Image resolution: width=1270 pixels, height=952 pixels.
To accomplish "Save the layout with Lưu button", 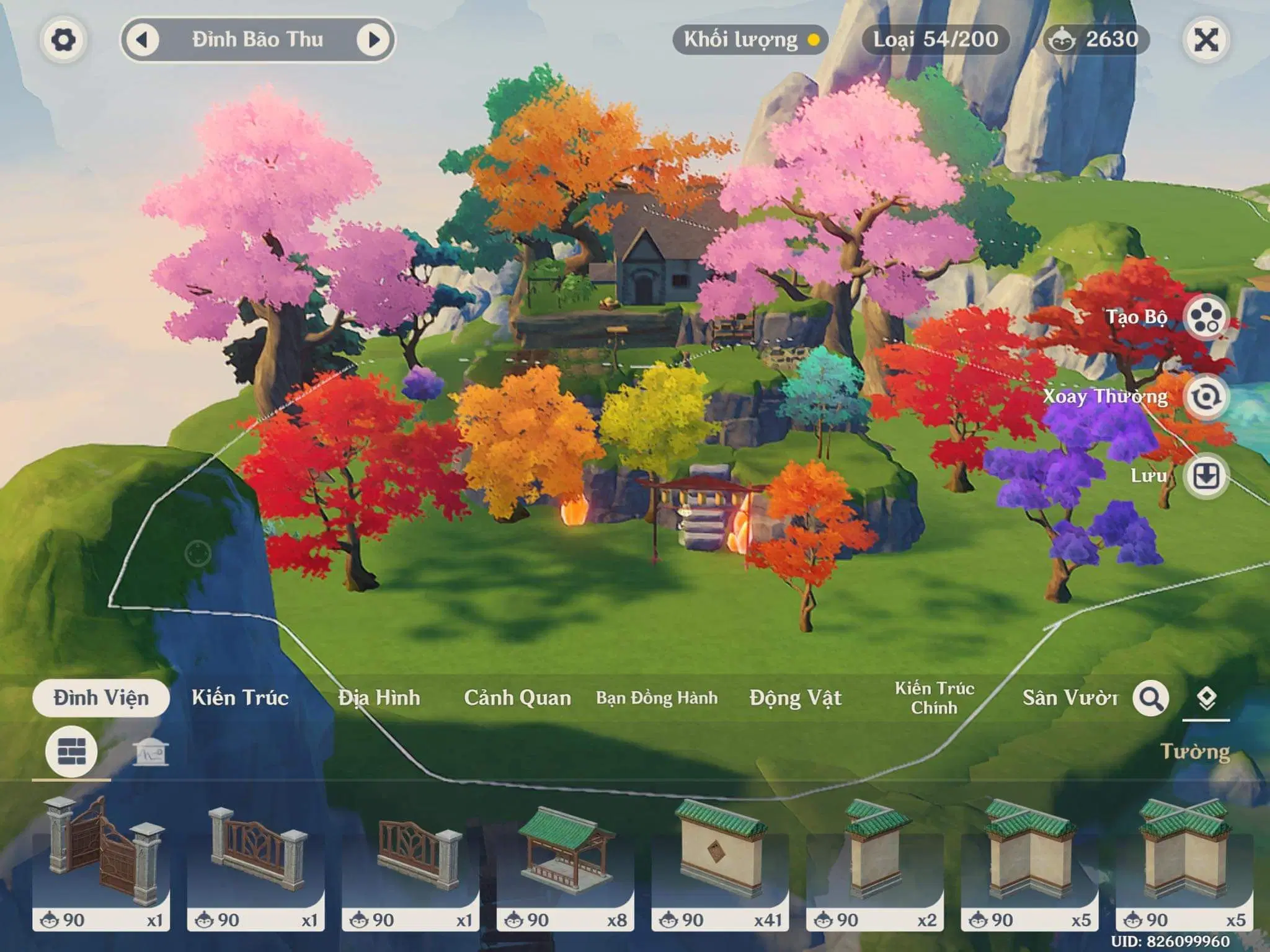I will tap(1206, 476).
